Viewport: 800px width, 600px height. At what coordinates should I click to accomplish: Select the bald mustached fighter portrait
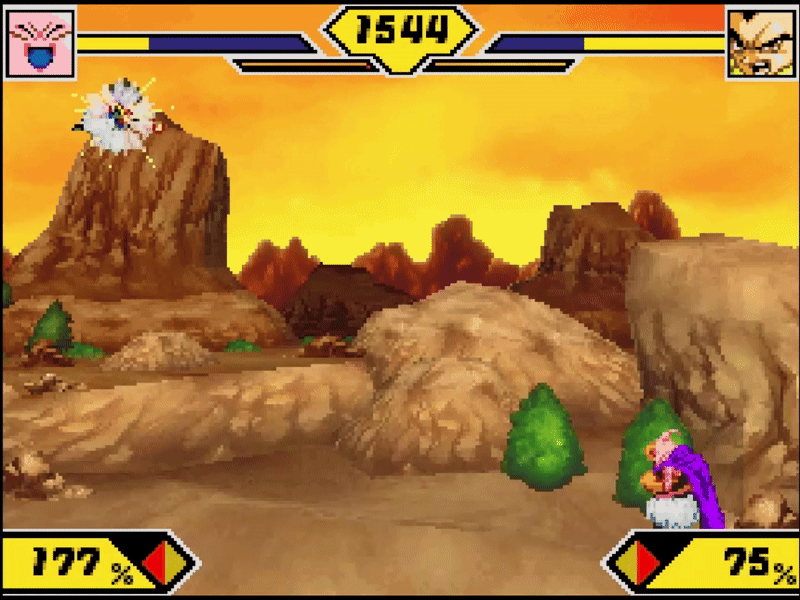(x=758, y=42)
